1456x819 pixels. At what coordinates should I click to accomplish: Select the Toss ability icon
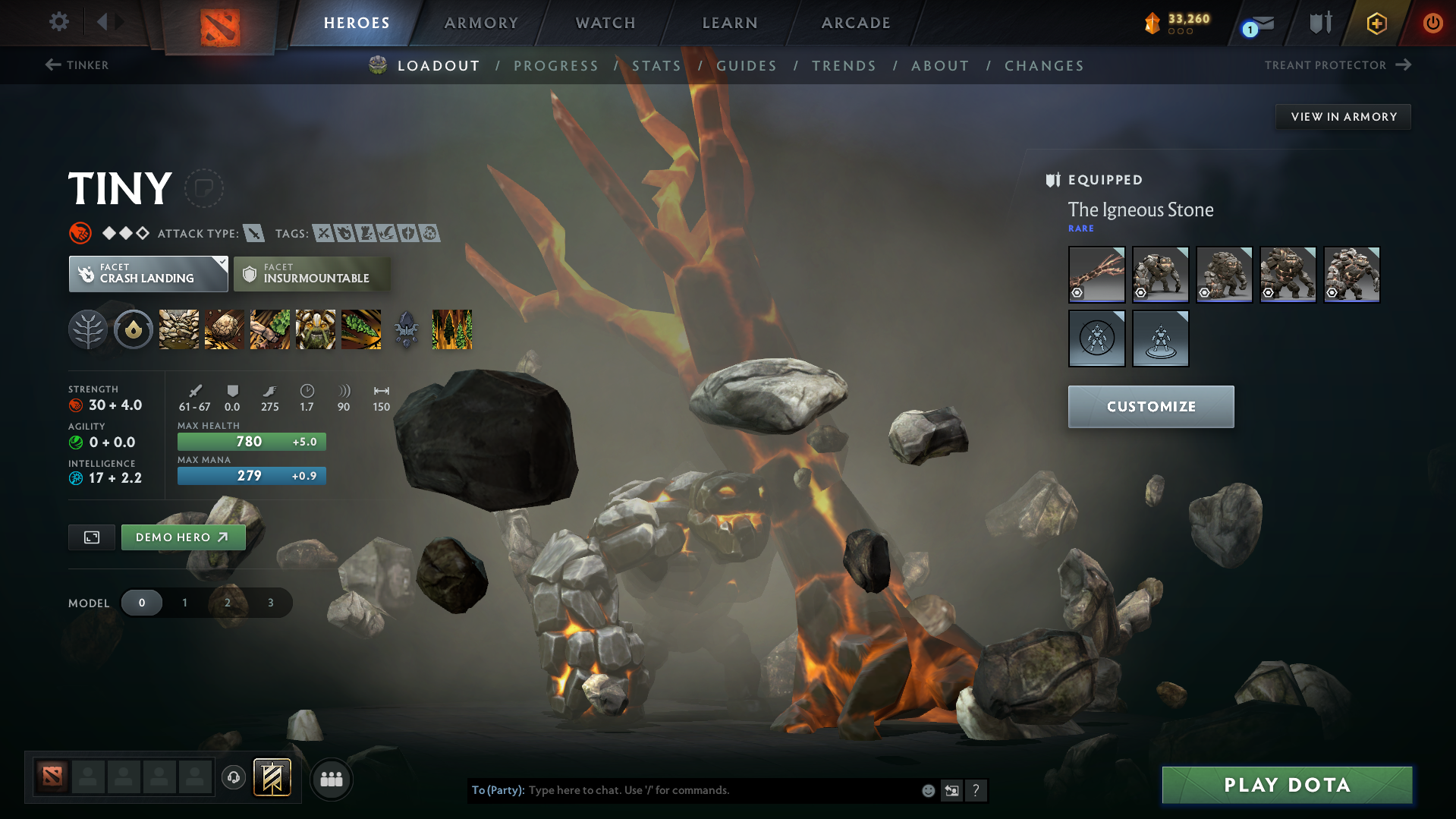224,329
